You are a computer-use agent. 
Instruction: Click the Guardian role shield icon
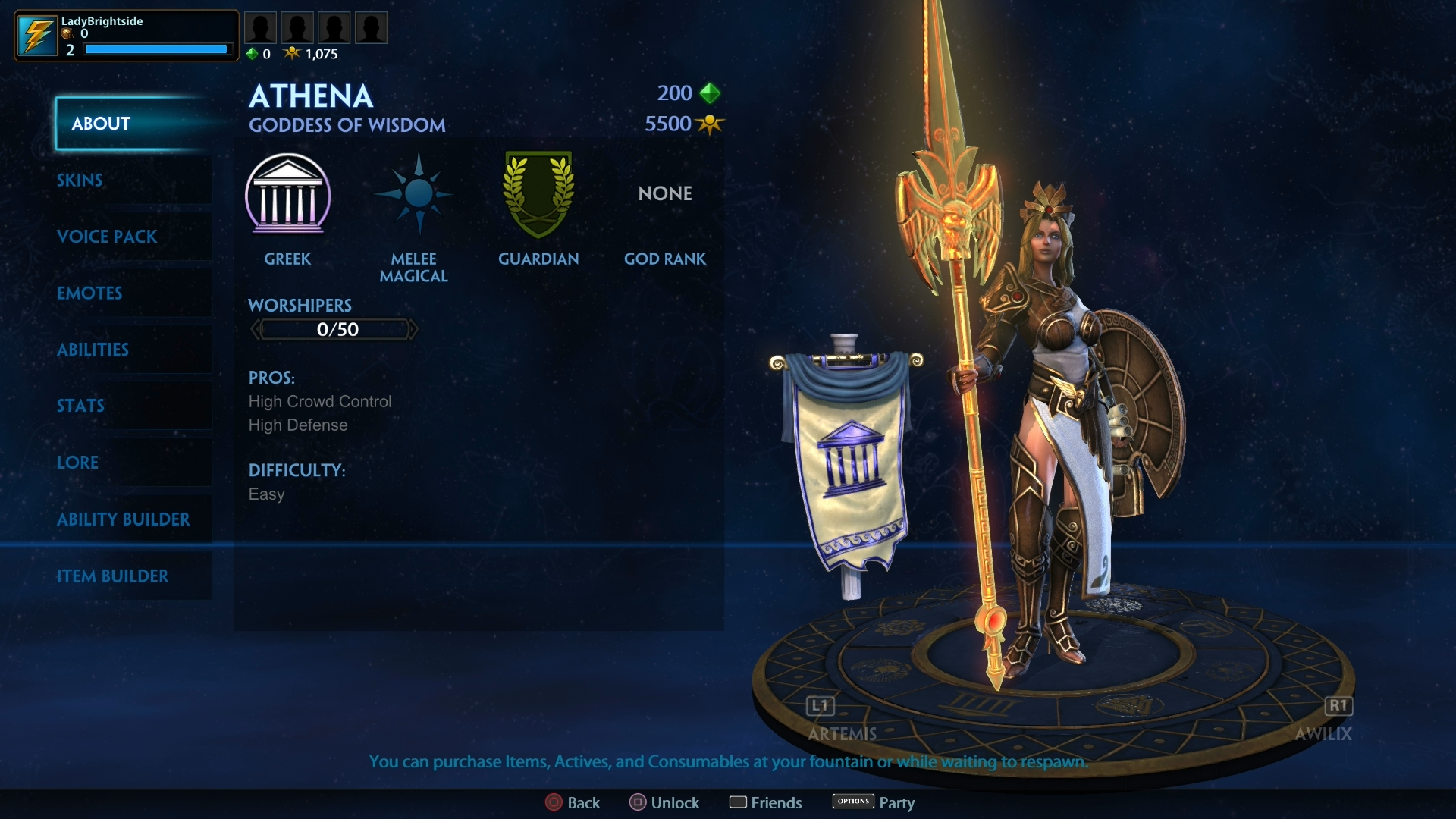click(x=538, y=195)
